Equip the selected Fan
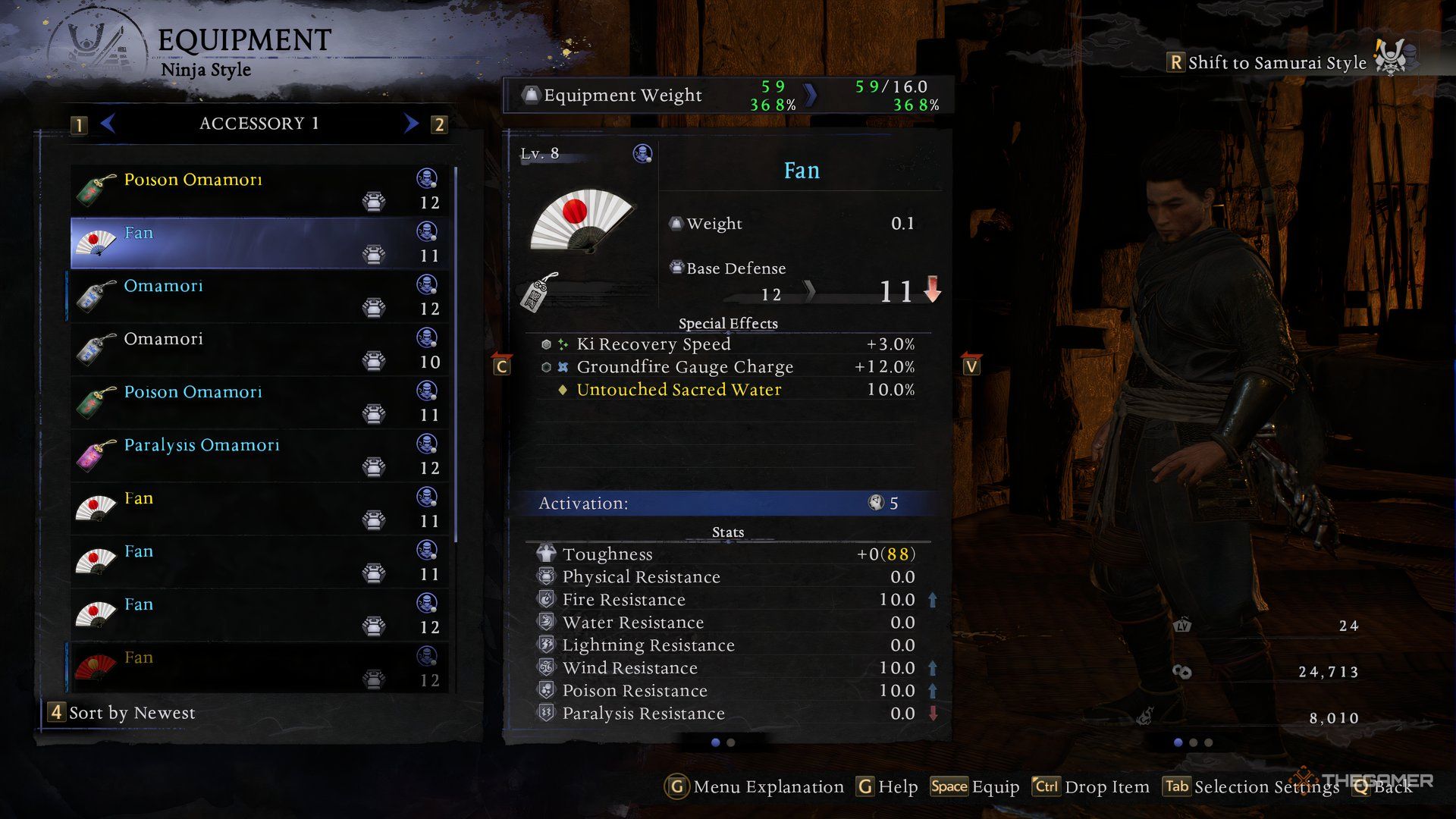This screenshot has width=1456, height=819. (975, 787)
